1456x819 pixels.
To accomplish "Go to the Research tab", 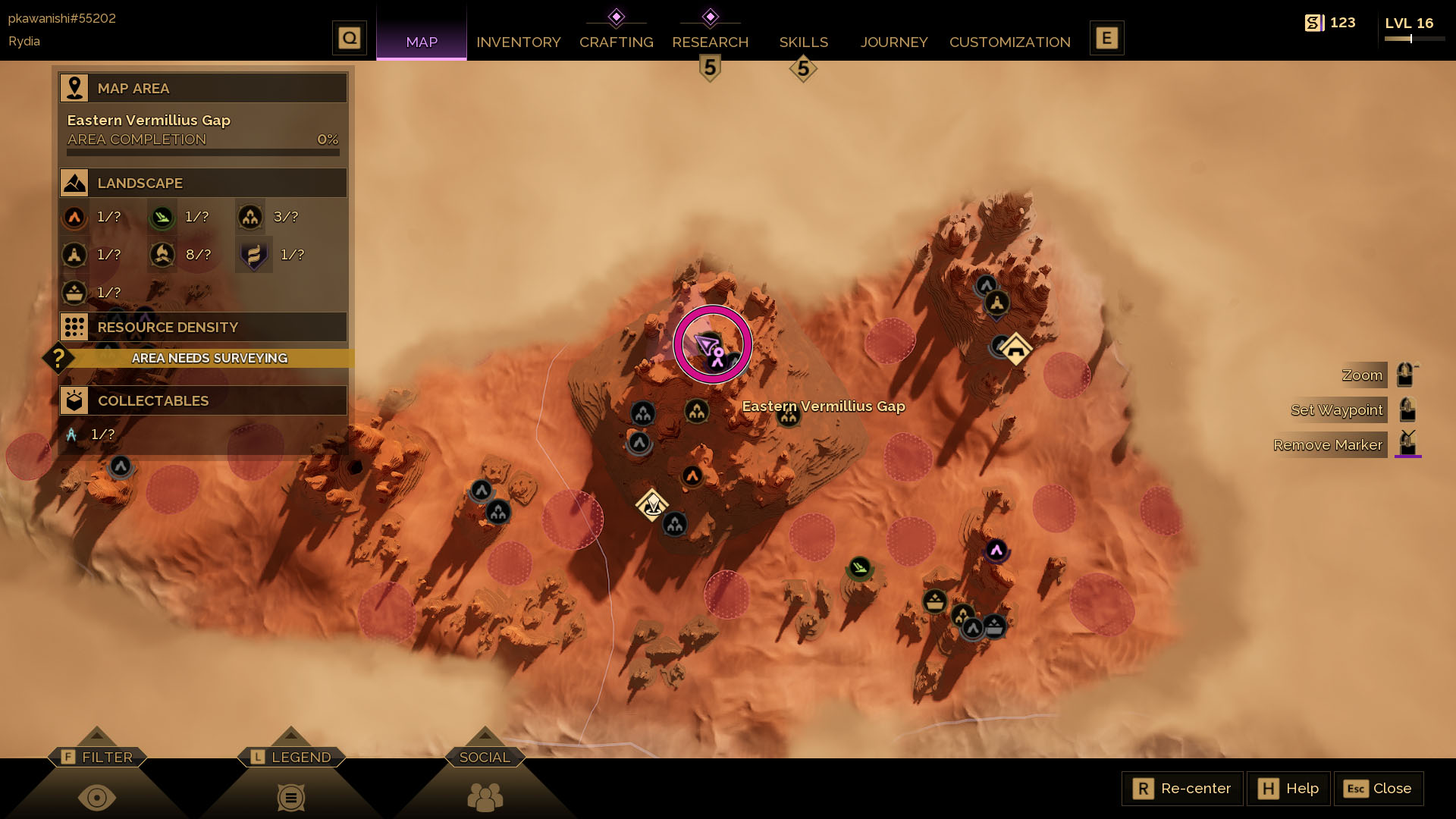I will (710, 42).
